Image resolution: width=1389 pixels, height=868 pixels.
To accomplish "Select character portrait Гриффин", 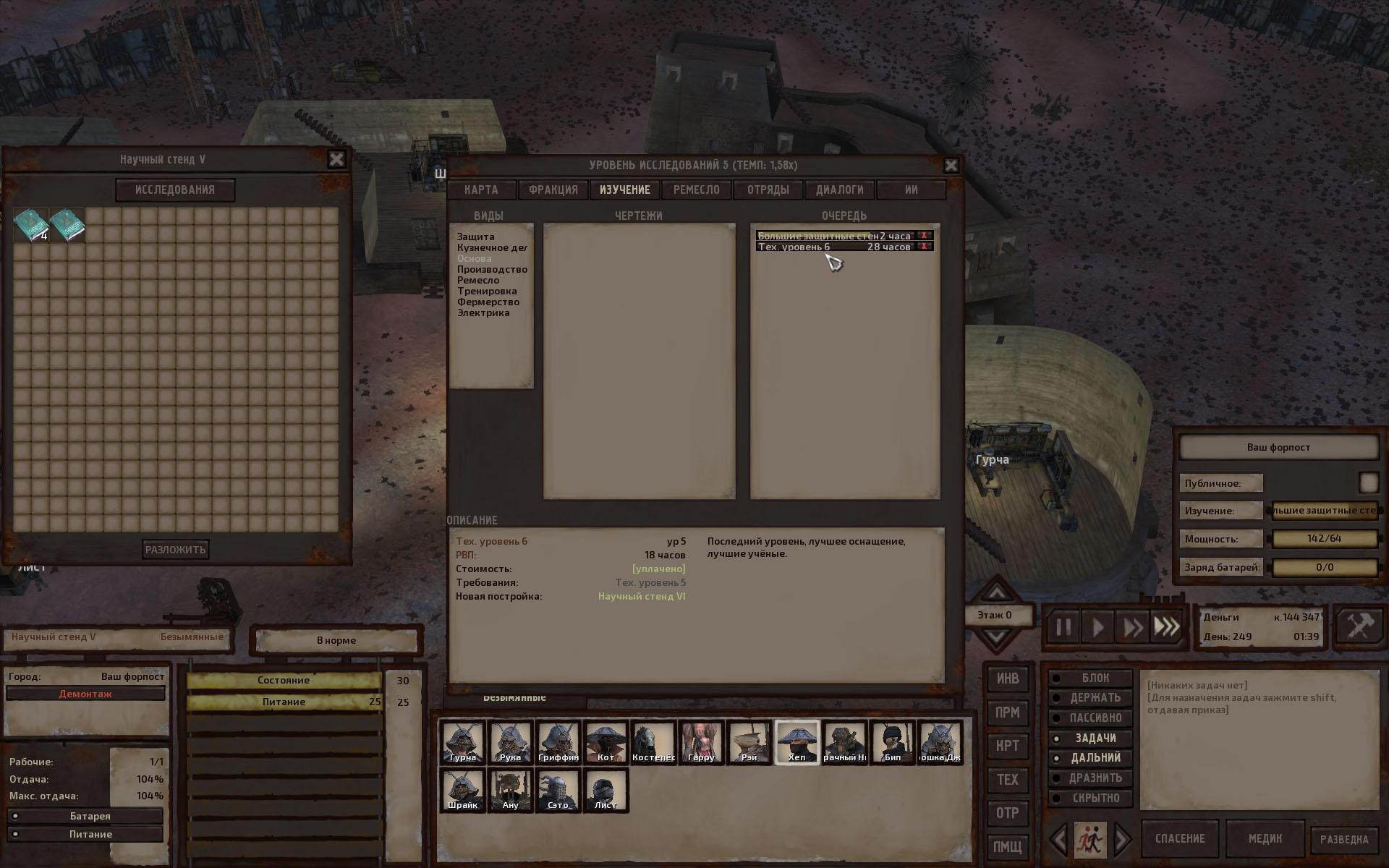I will 558,741.
